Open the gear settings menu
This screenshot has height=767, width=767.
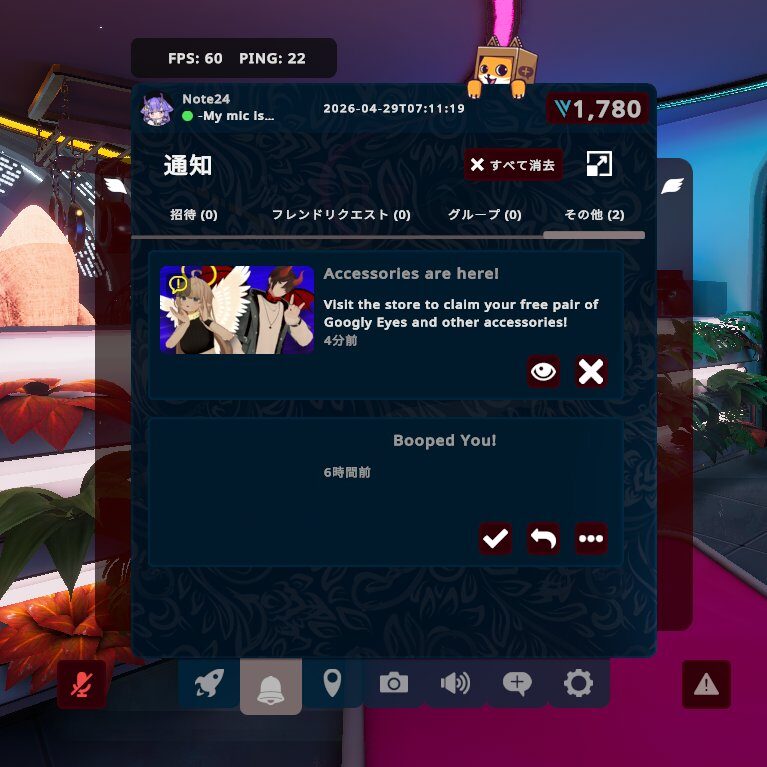point(578,684)
